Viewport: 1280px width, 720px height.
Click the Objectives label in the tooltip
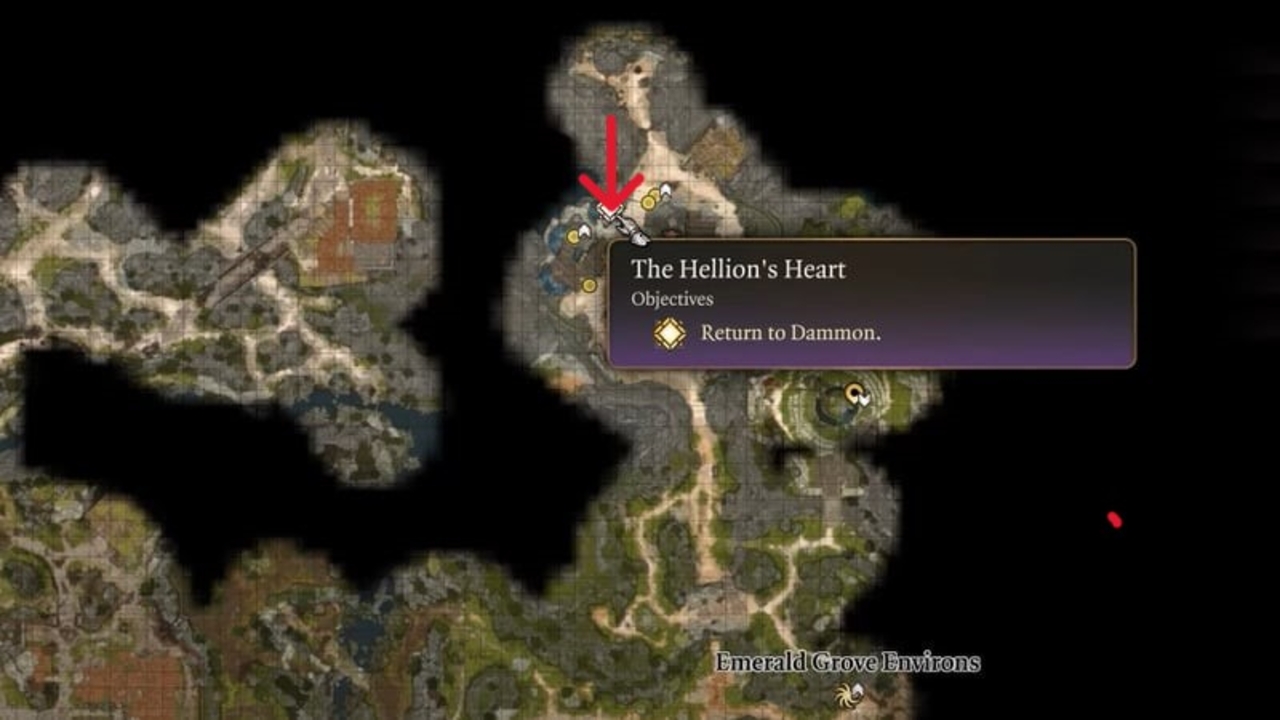671,297
